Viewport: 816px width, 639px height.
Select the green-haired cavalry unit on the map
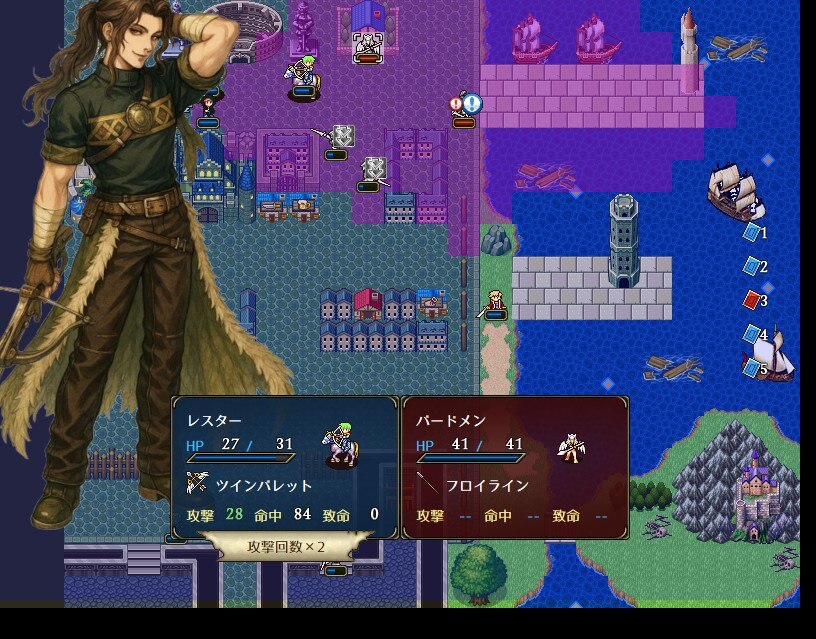click(x=303, y=76)
